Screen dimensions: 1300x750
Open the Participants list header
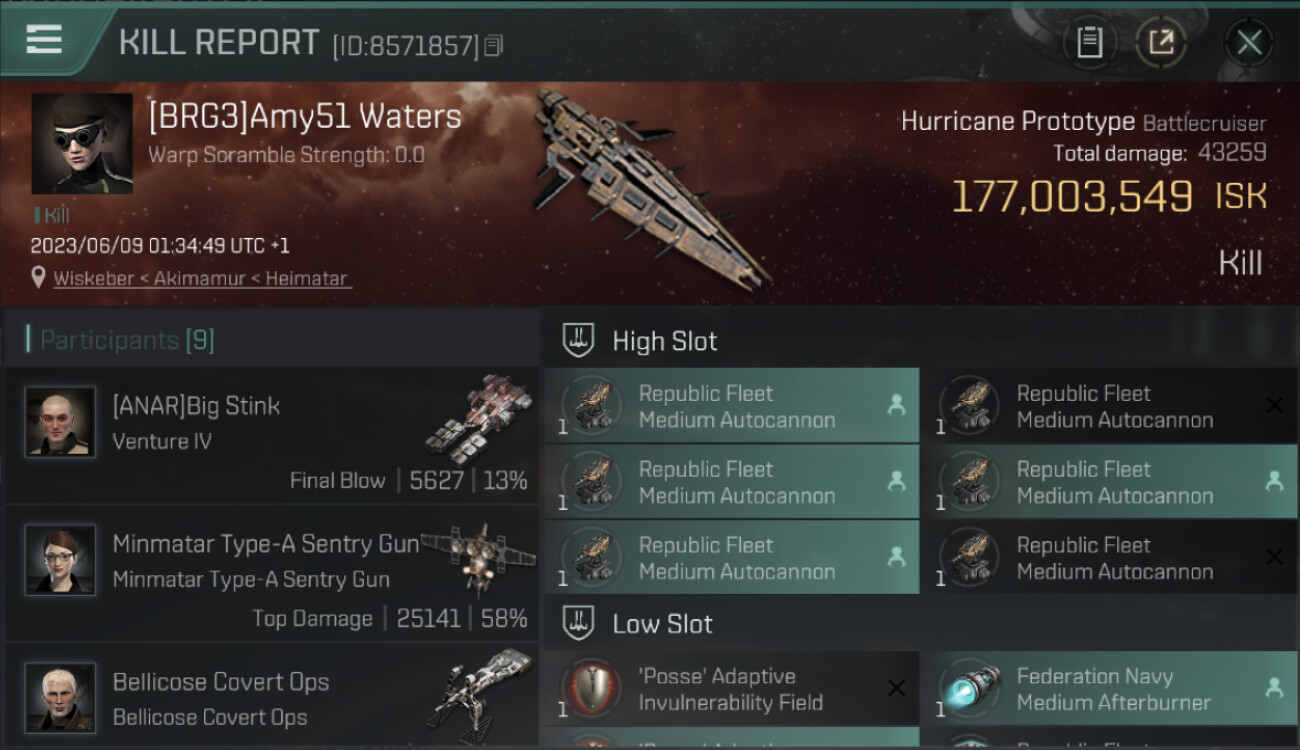coord(127,340)
